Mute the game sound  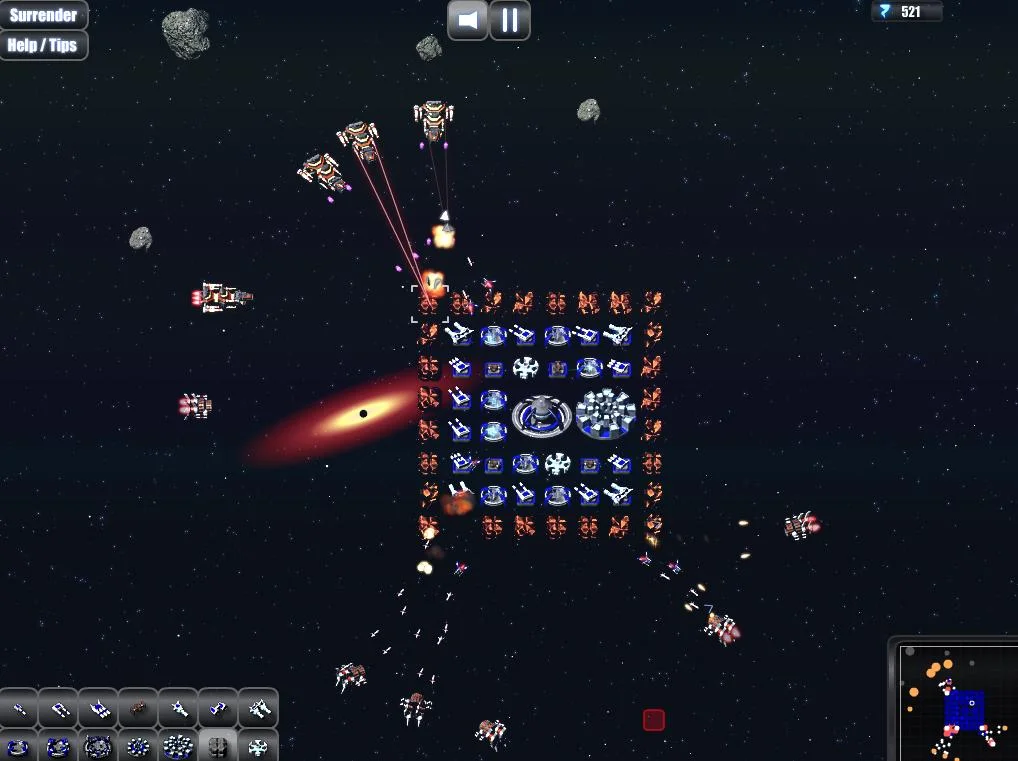467,20
